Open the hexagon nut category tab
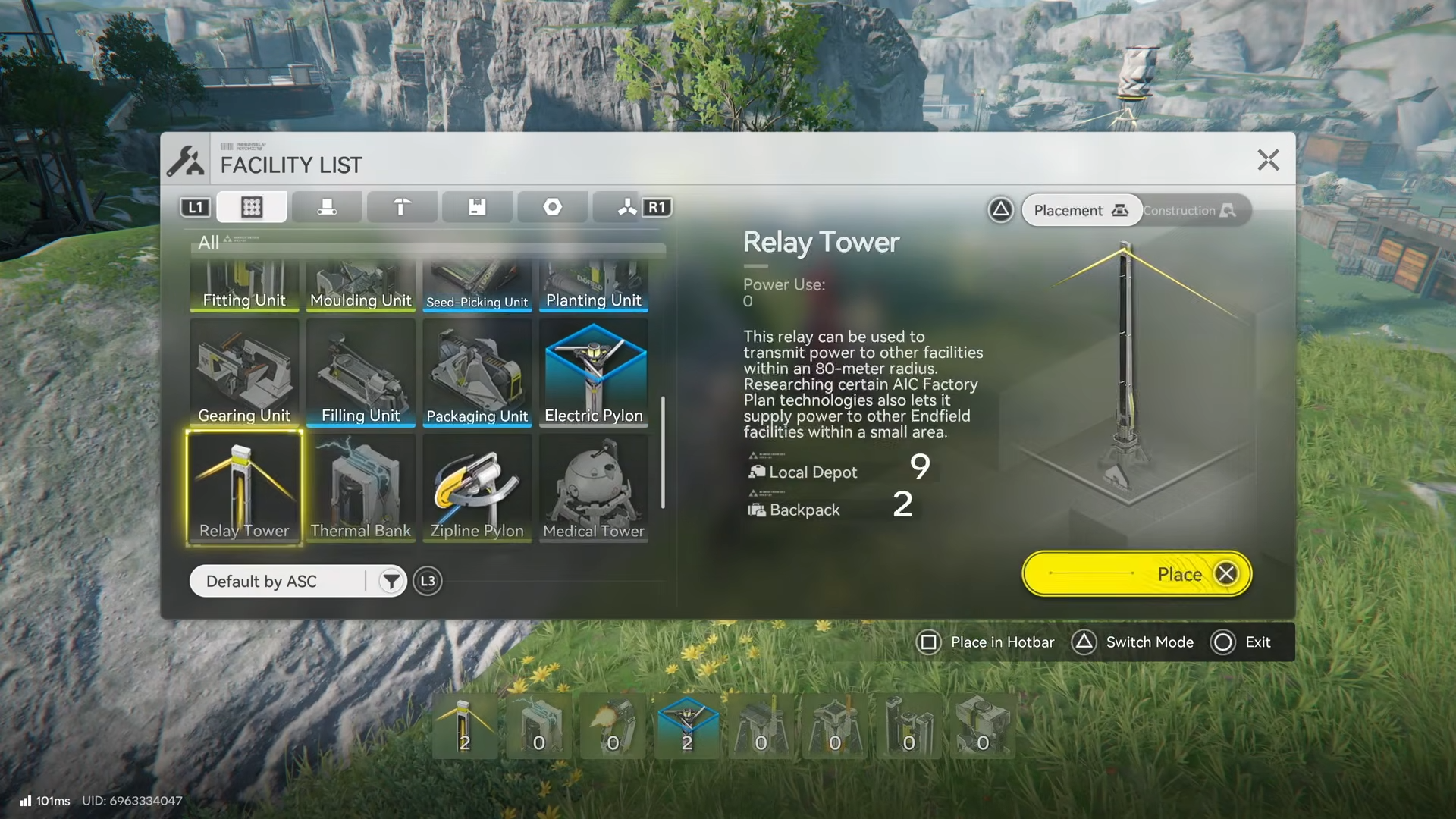Image resolution: width=1456 pixels, height=819 pixels. (552, 207)
